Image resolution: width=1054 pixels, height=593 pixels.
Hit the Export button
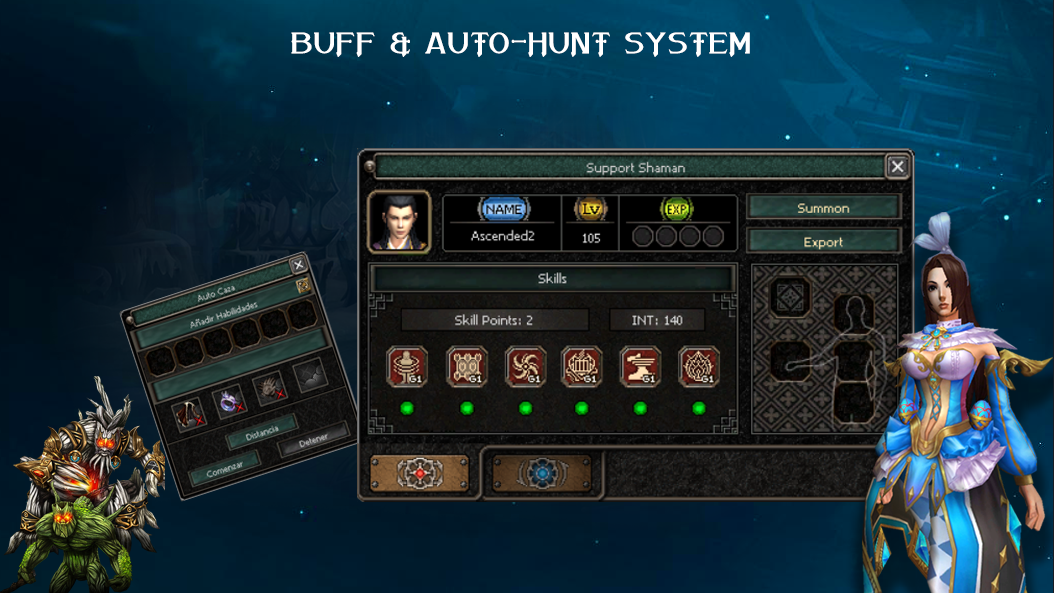pos(823,242)
